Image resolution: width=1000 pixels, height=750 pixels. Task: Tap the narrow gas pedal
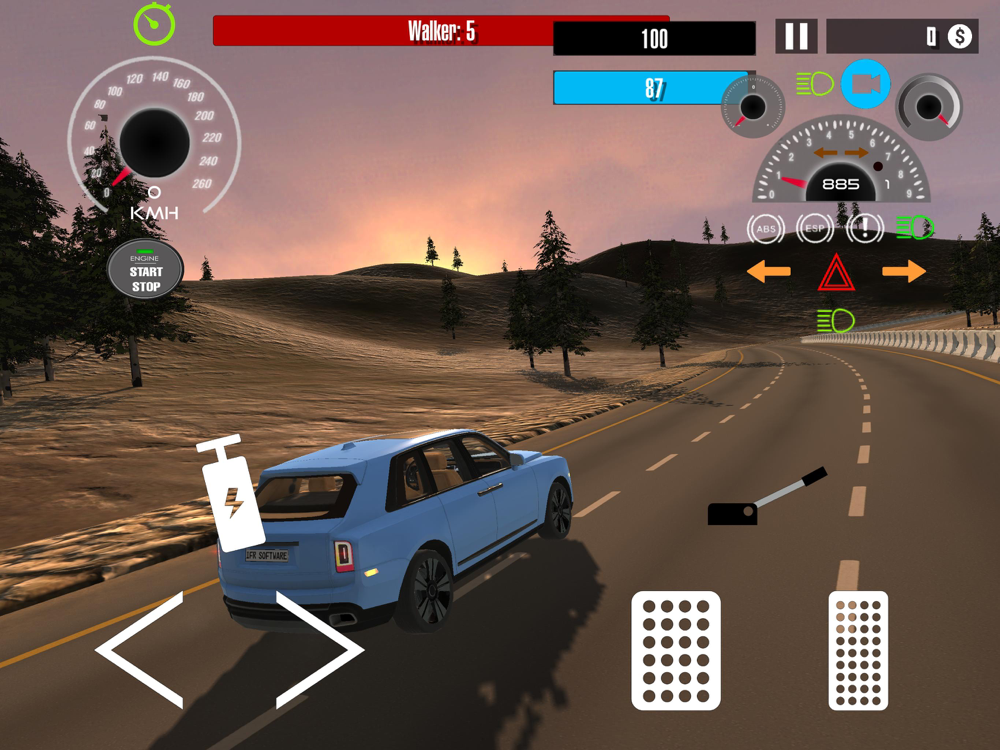(x=858, y=651)
